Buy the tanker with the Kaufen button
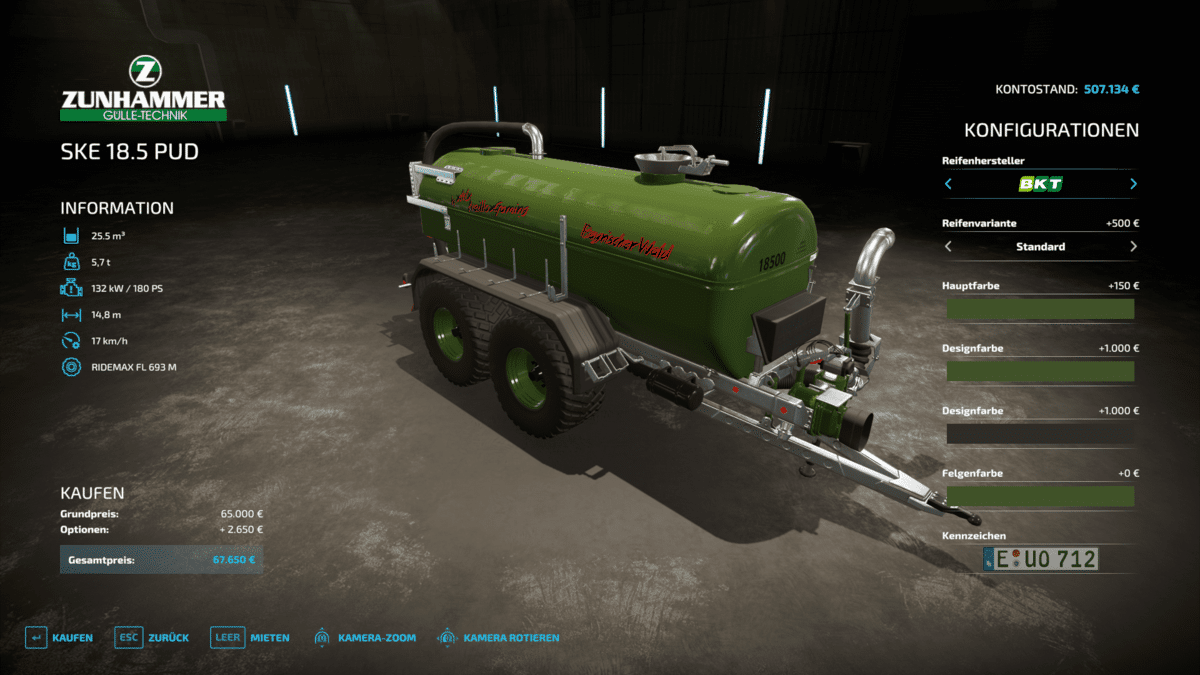 60,637
